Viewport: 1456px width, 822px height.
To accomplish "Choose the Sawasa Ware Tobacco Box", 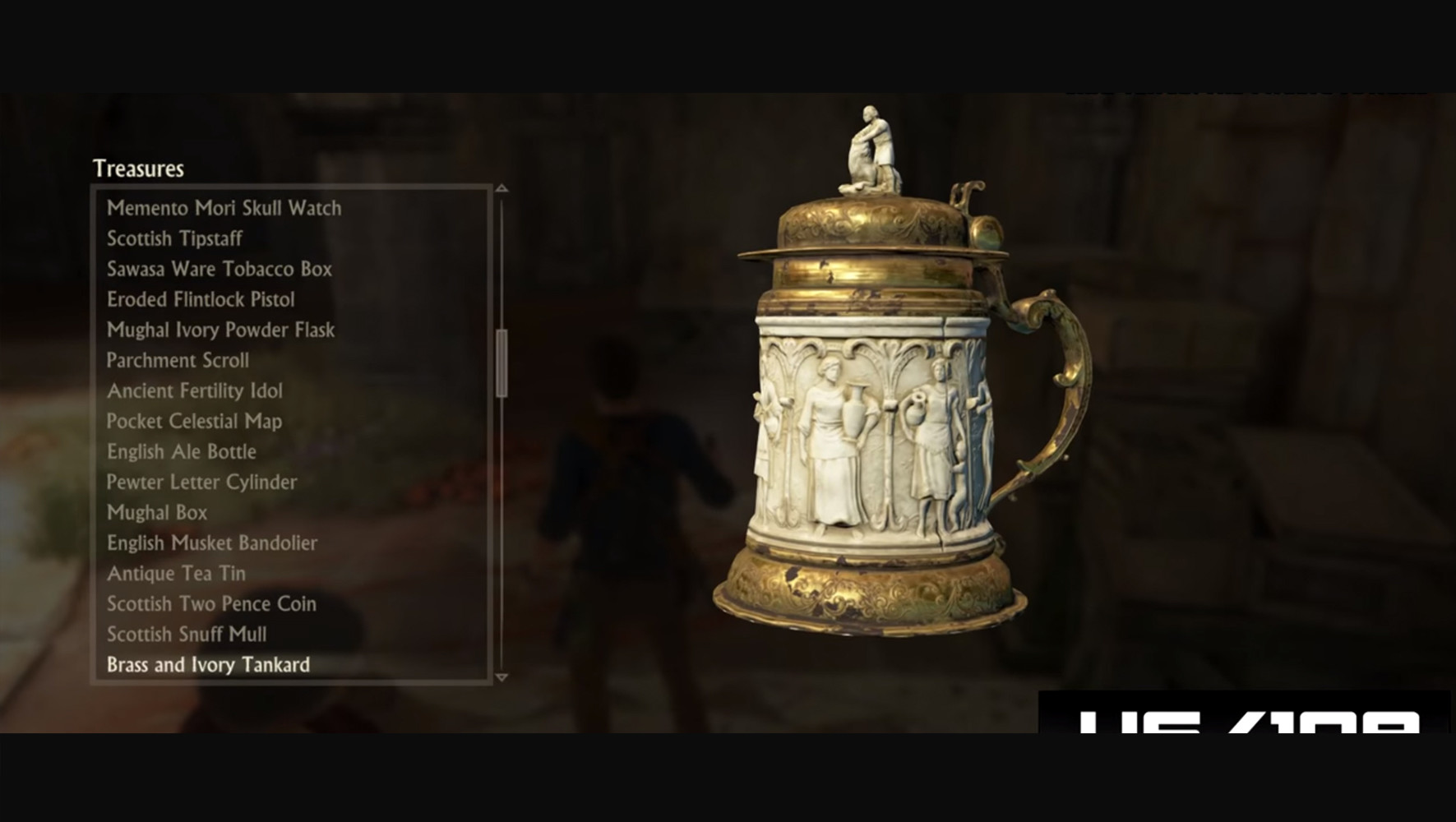I will (x=220, y=269).
